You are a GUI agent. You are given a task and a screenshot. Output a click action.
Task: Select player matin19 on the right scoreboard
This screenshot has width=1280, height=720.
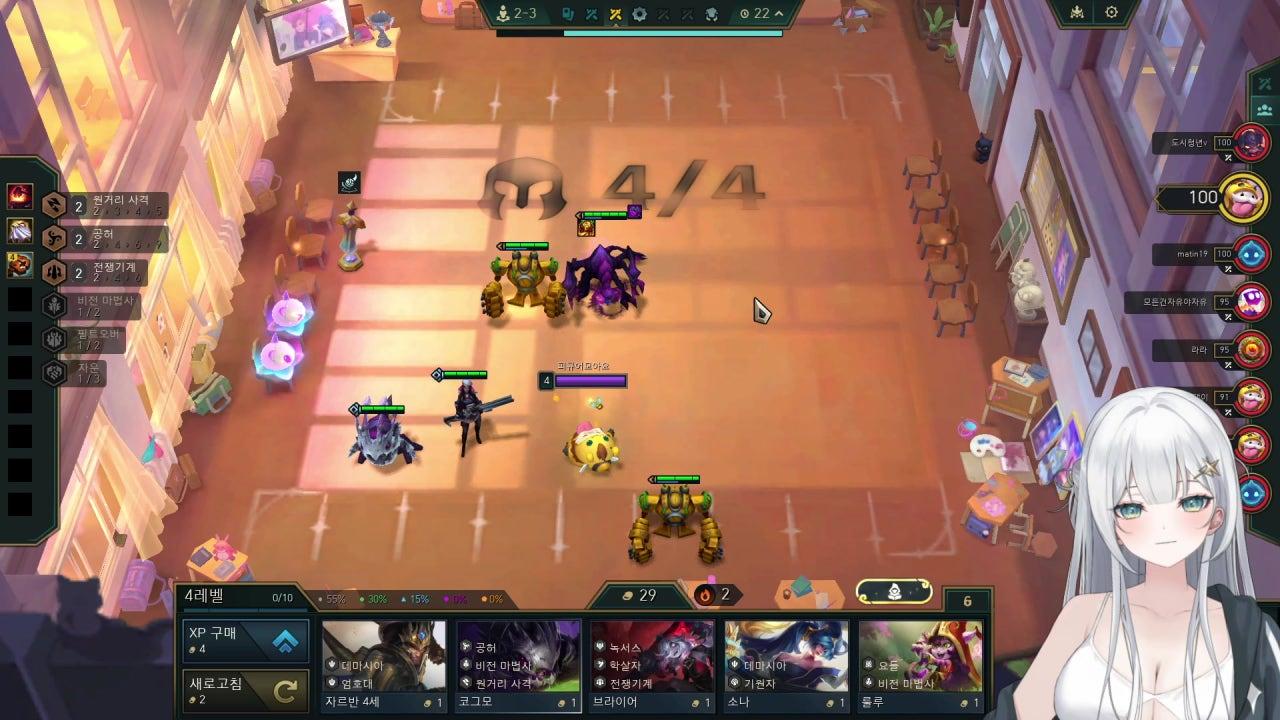click(1210, 254)
